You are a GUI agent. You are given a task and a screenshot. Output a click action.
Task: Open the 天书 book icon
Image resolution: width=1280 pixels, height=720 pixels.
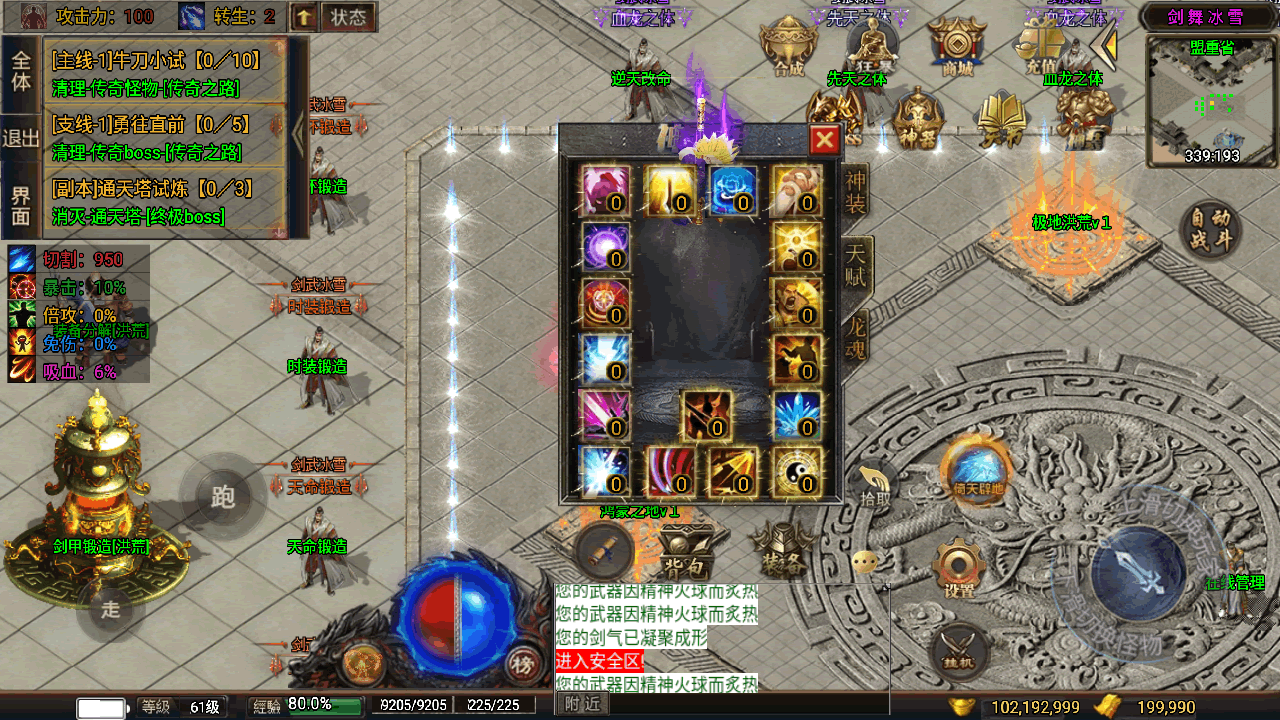tap(1001, 118)
